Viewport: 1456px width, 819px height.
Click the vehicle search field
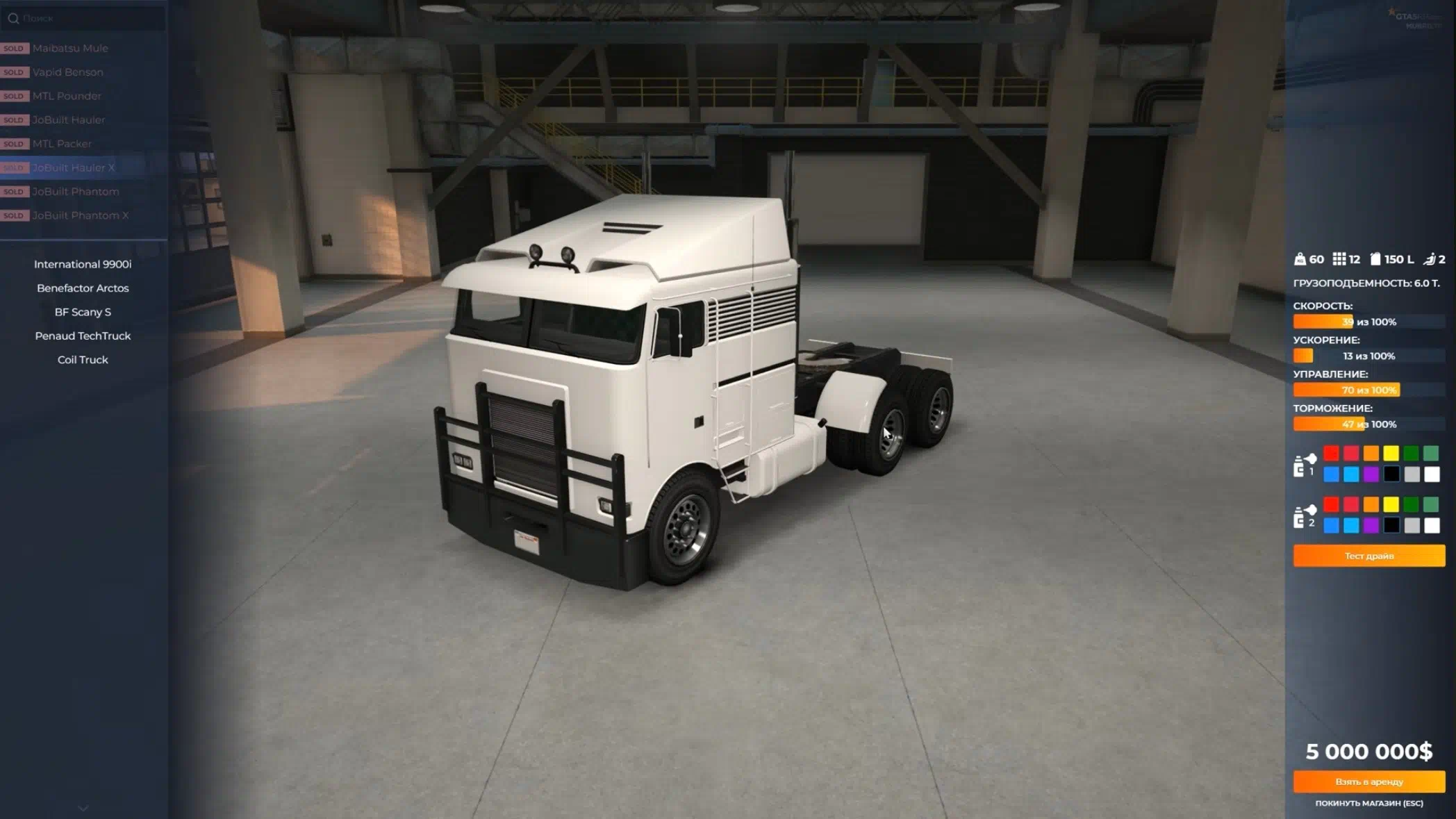click(87, 18)
